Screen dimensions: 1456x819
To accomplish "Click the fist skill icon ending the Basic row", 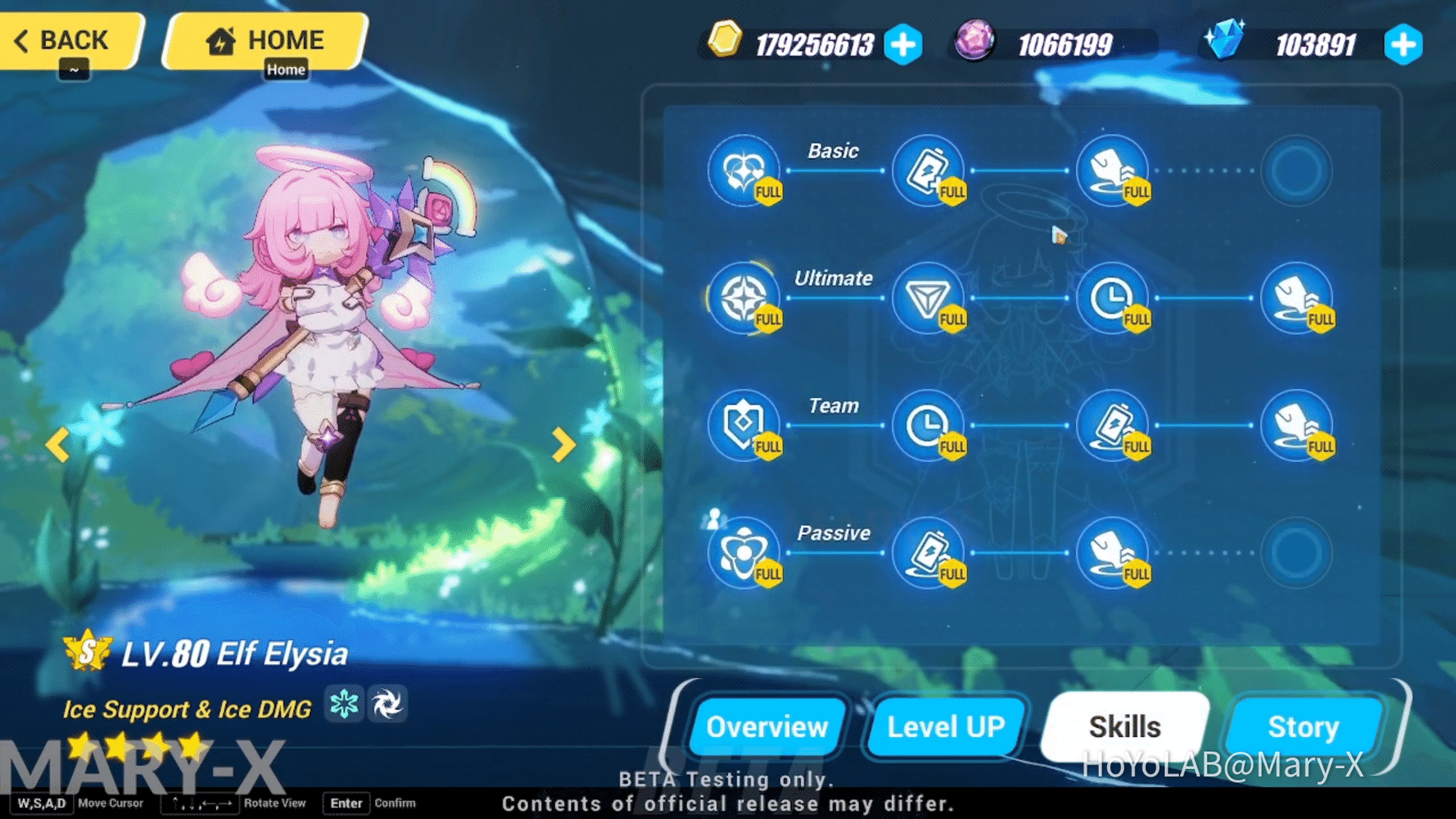I will coord(1114,170).
